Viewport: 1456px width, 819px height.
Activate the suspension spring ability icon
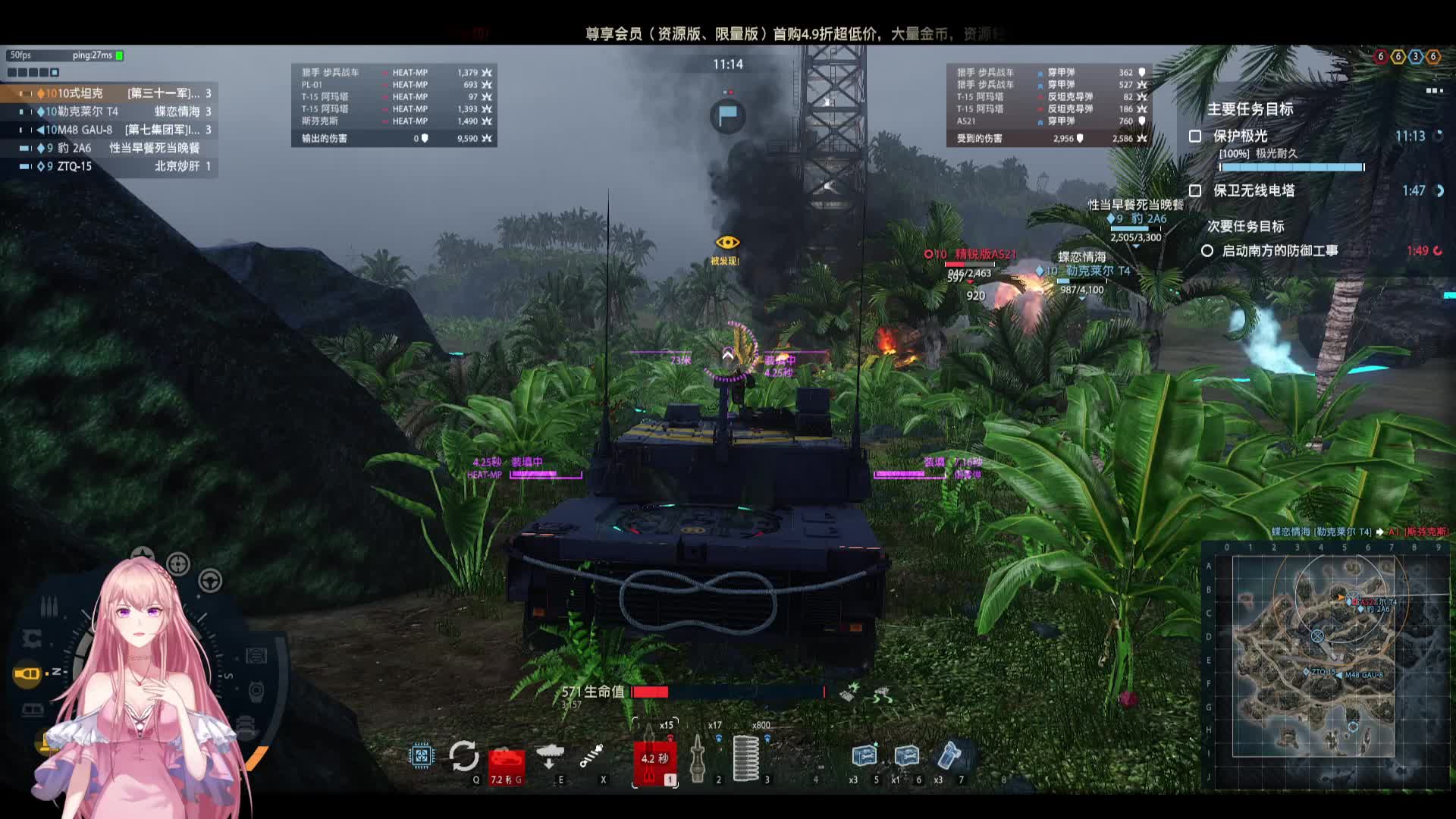(x=591, y=755)
